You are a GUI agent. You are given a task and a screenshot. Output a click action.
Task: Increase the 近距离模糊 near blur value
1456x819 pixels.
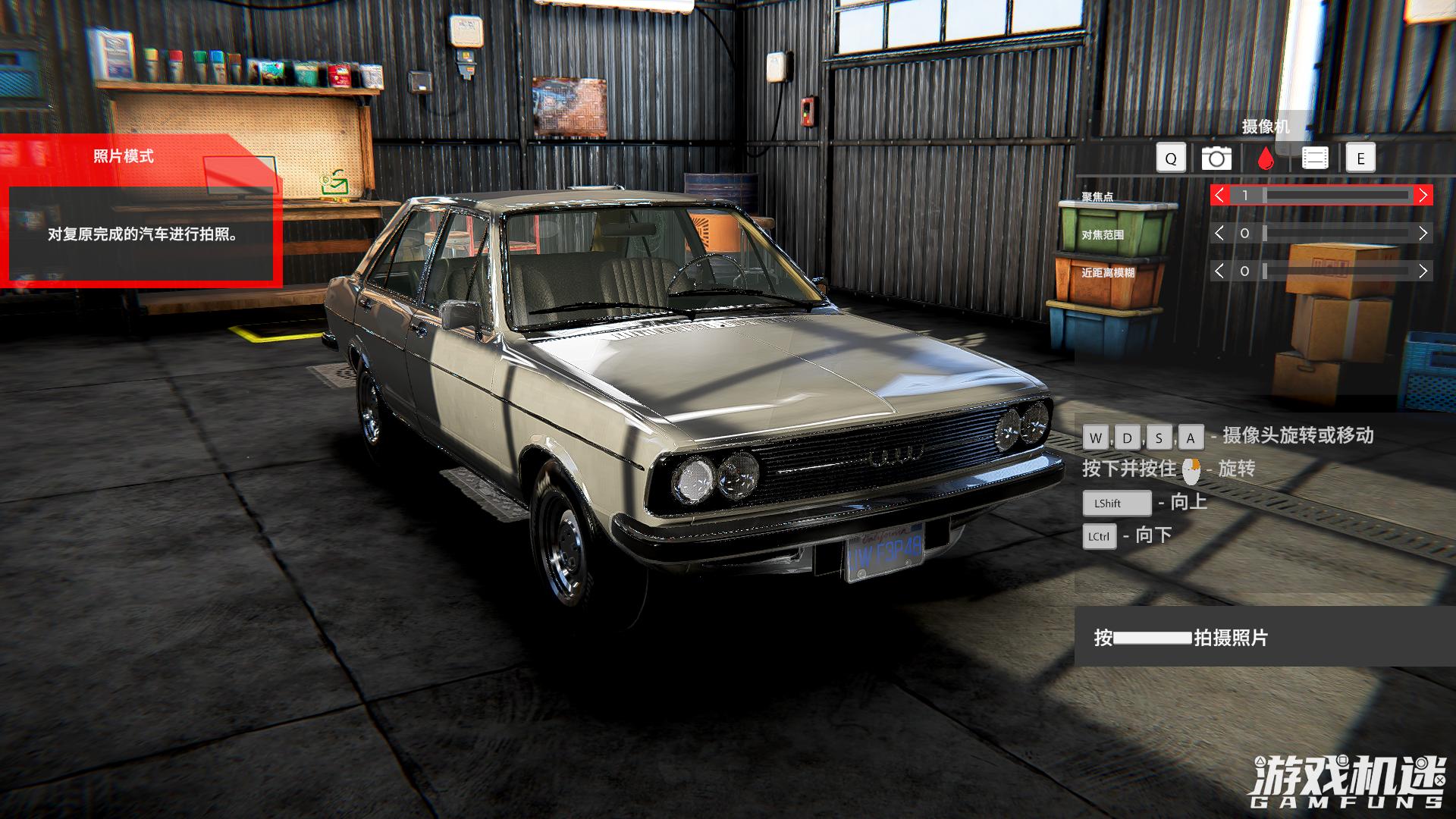point(1423,271)
